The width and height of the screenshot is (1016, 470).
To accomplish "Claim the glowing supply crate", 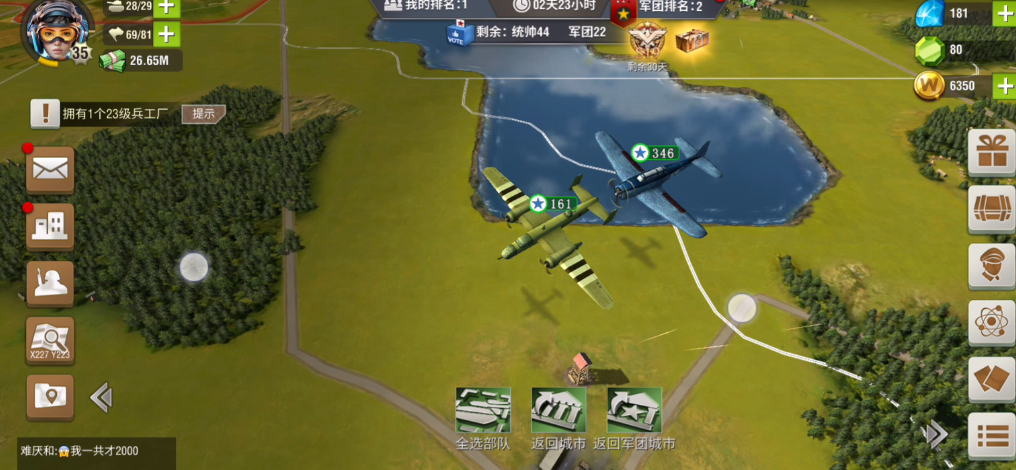I will (x=692, y=40).
